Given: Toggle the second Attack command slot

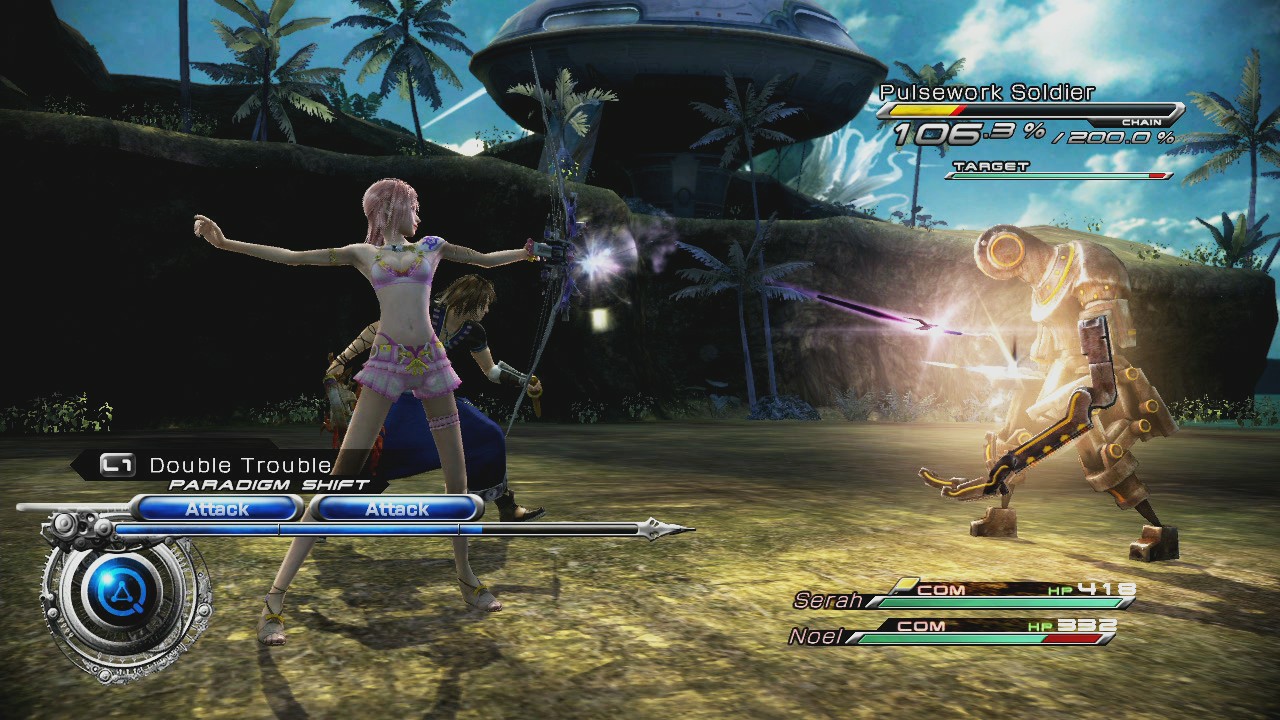Looking at the screenshot, I should click(396, 509).
